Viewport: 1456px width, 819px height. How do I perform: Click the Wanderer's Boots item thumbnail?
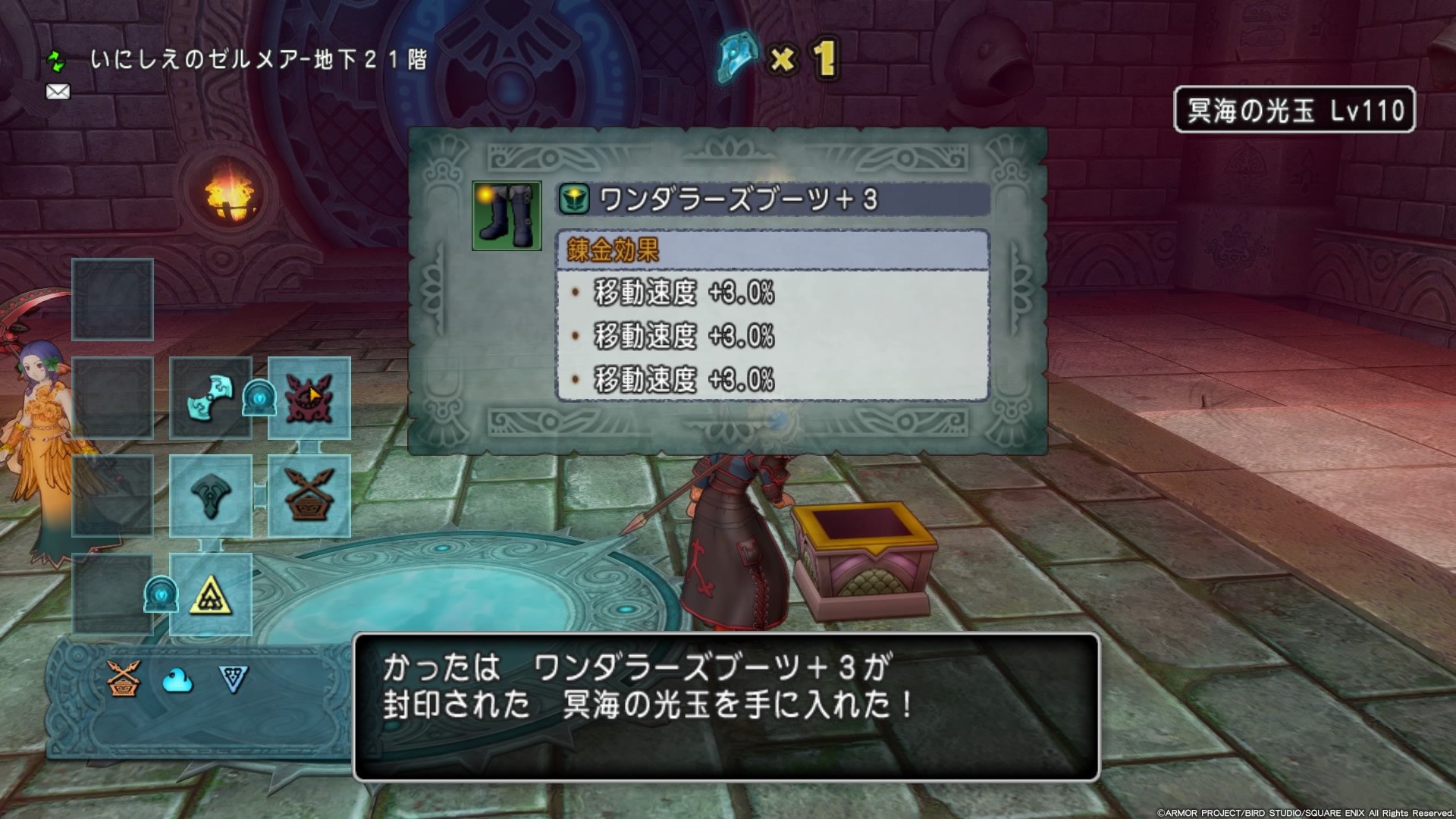507,215
